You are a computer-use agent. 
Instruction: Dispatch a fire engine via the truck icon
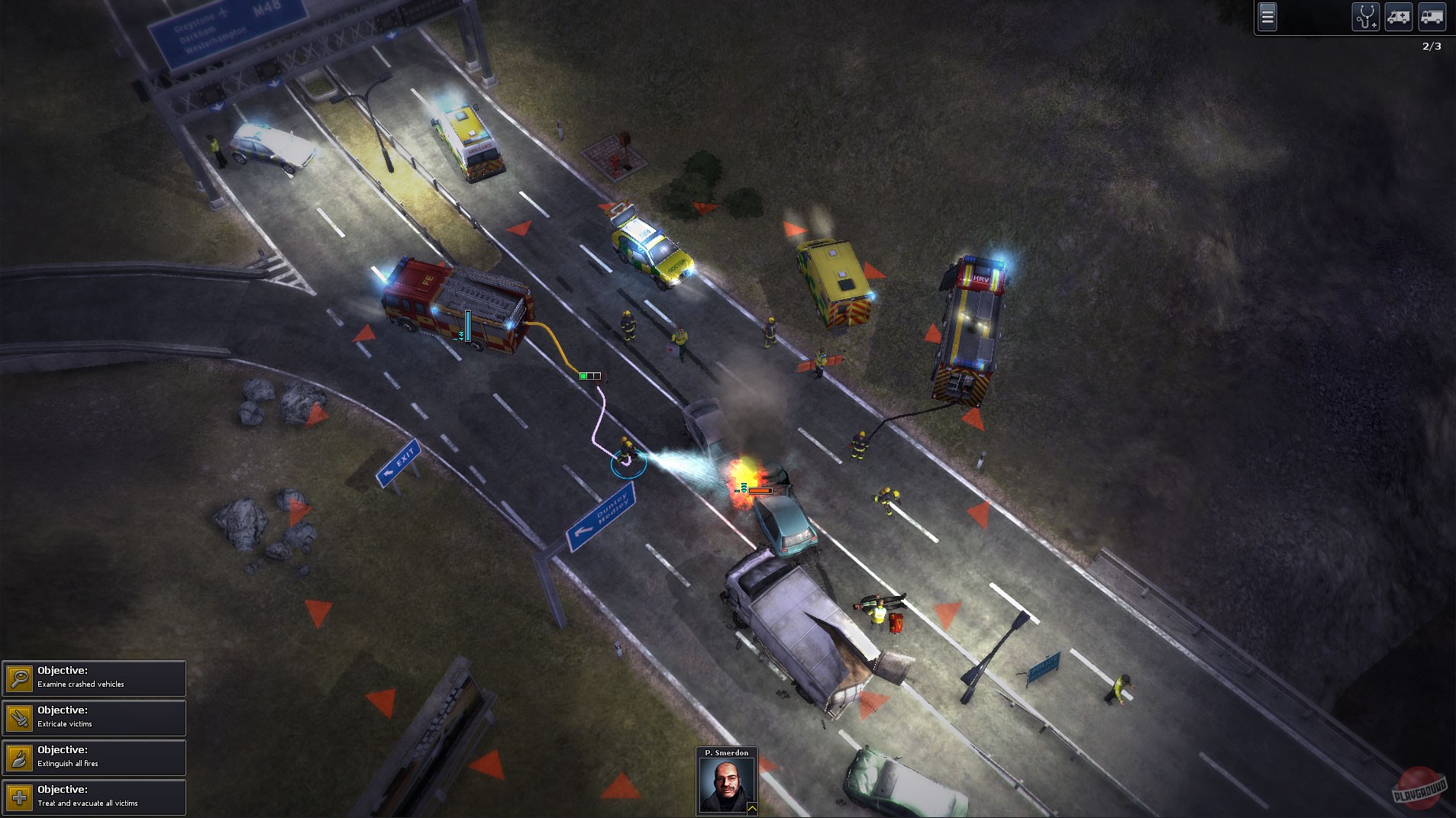pyautogui.click(x=1434, y=17)
